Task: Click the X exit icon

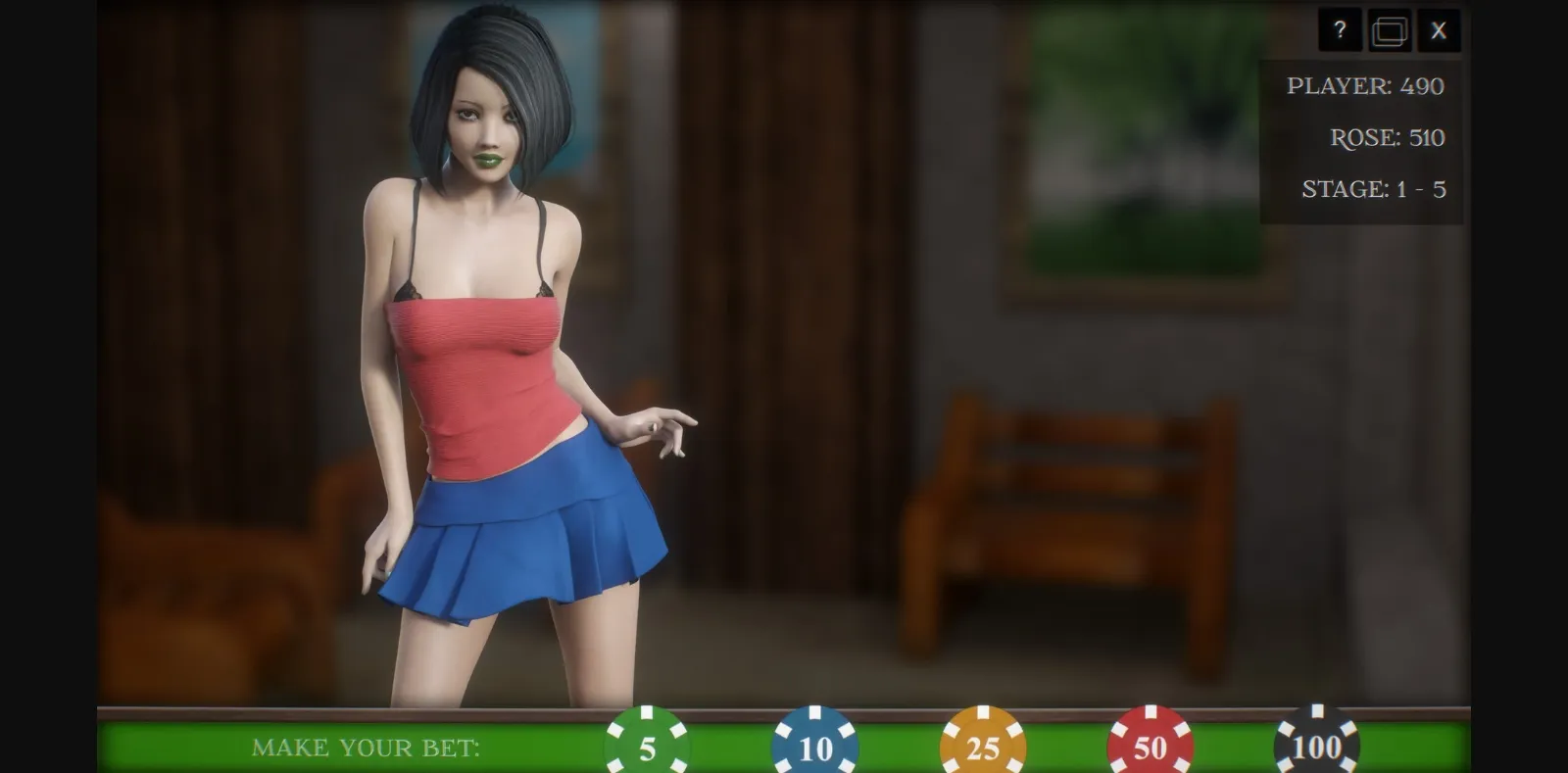Action: coord(1439,30)
